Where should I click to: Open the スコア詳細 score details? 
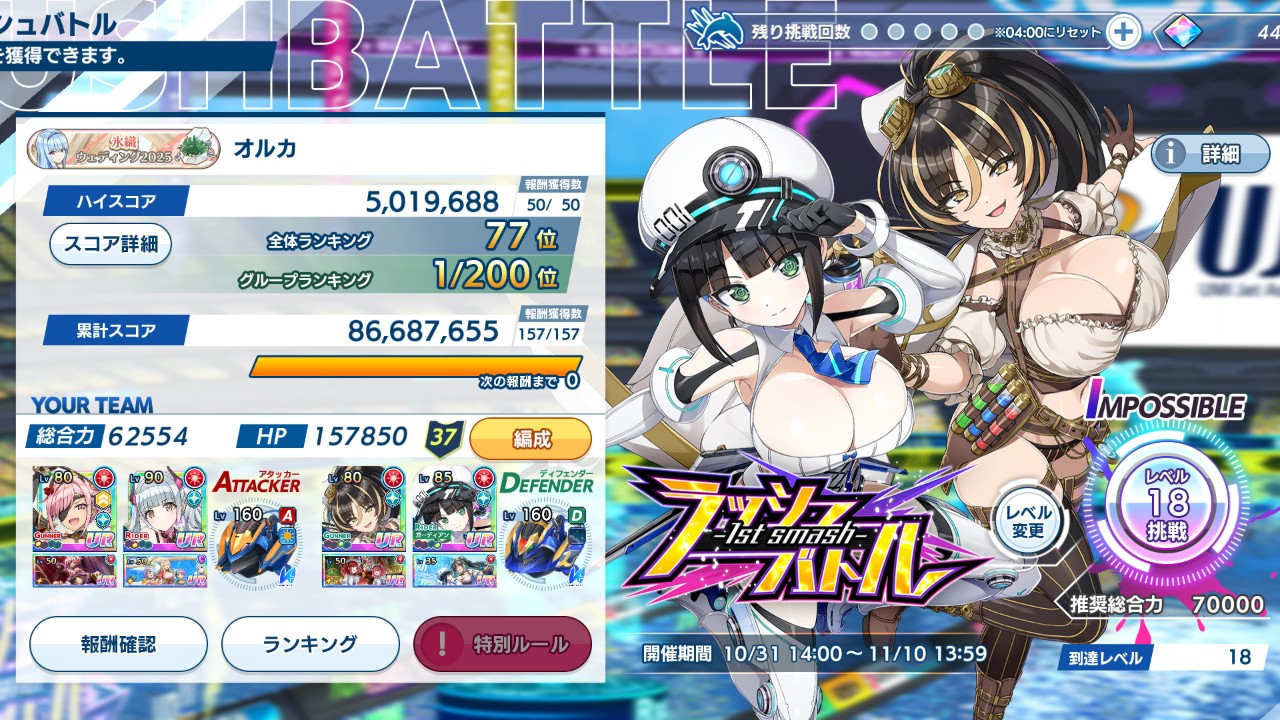(110, 244)
